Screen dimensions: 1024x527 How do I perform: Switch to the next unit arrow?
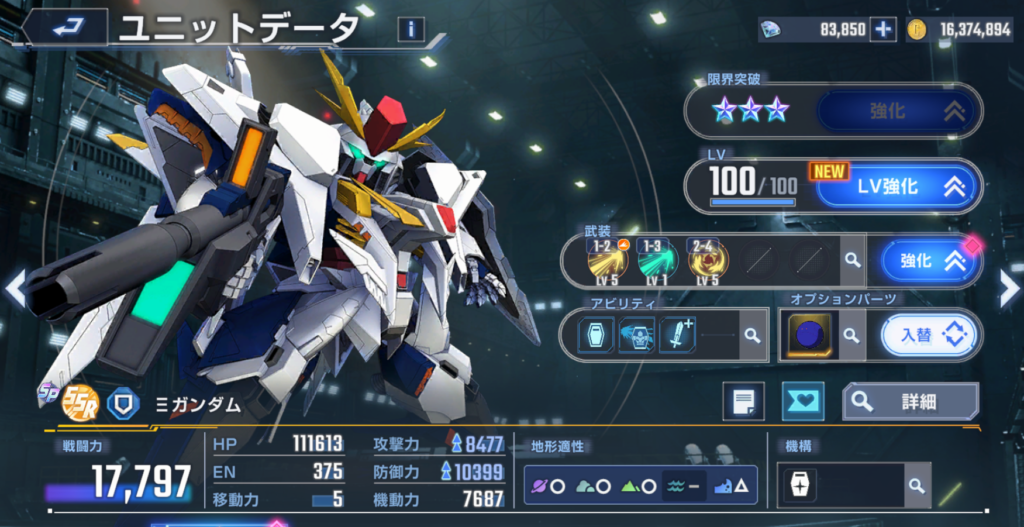pyautogui.click(x=1008, y=287)
